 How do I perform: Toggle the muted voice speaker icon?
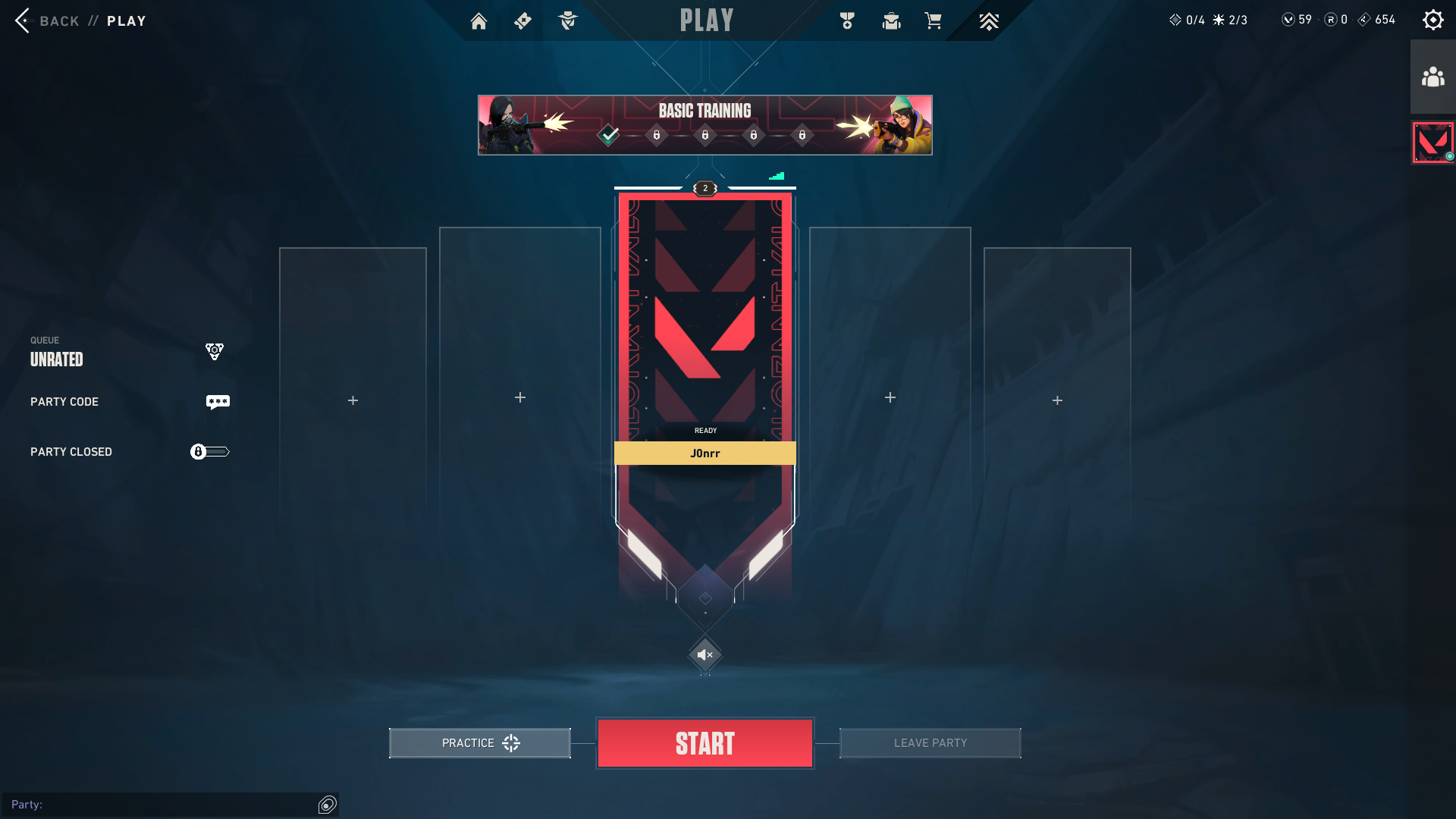[704, 654]
